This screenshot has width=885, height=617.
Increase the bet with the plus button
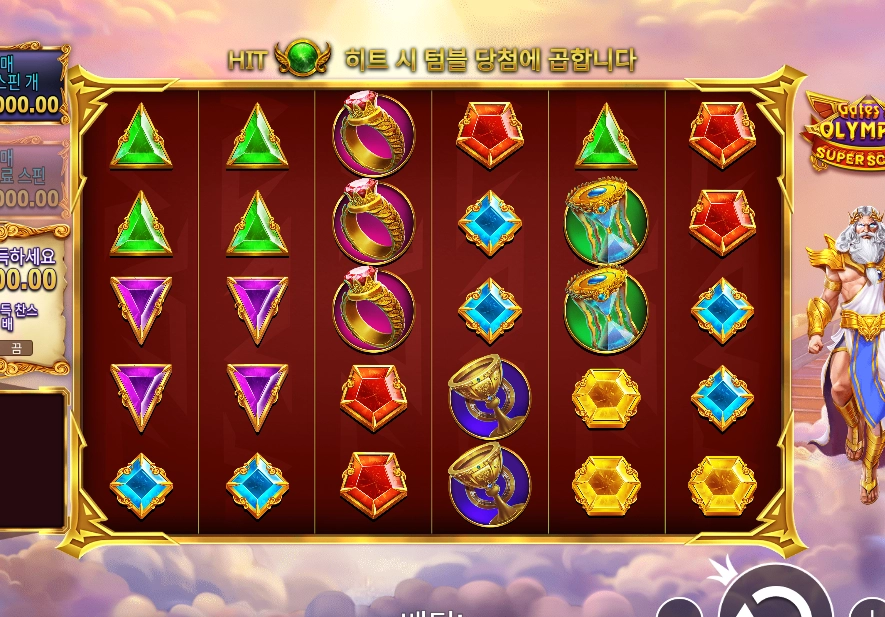pyautogui.click(x=870, y=609)
